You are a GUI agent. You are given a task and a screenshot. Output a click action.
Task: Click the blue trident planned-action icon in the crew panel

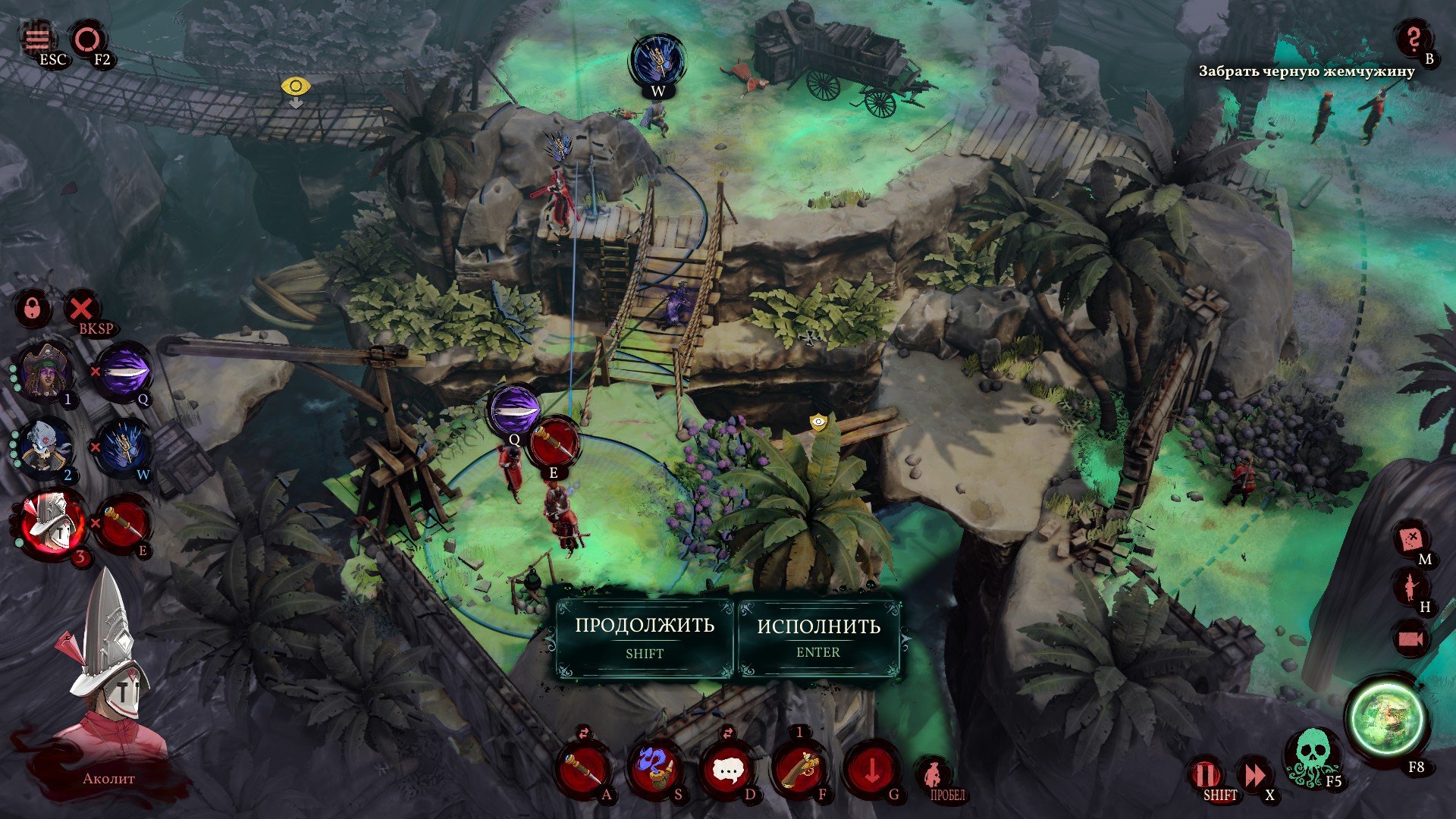pos(121,447)
